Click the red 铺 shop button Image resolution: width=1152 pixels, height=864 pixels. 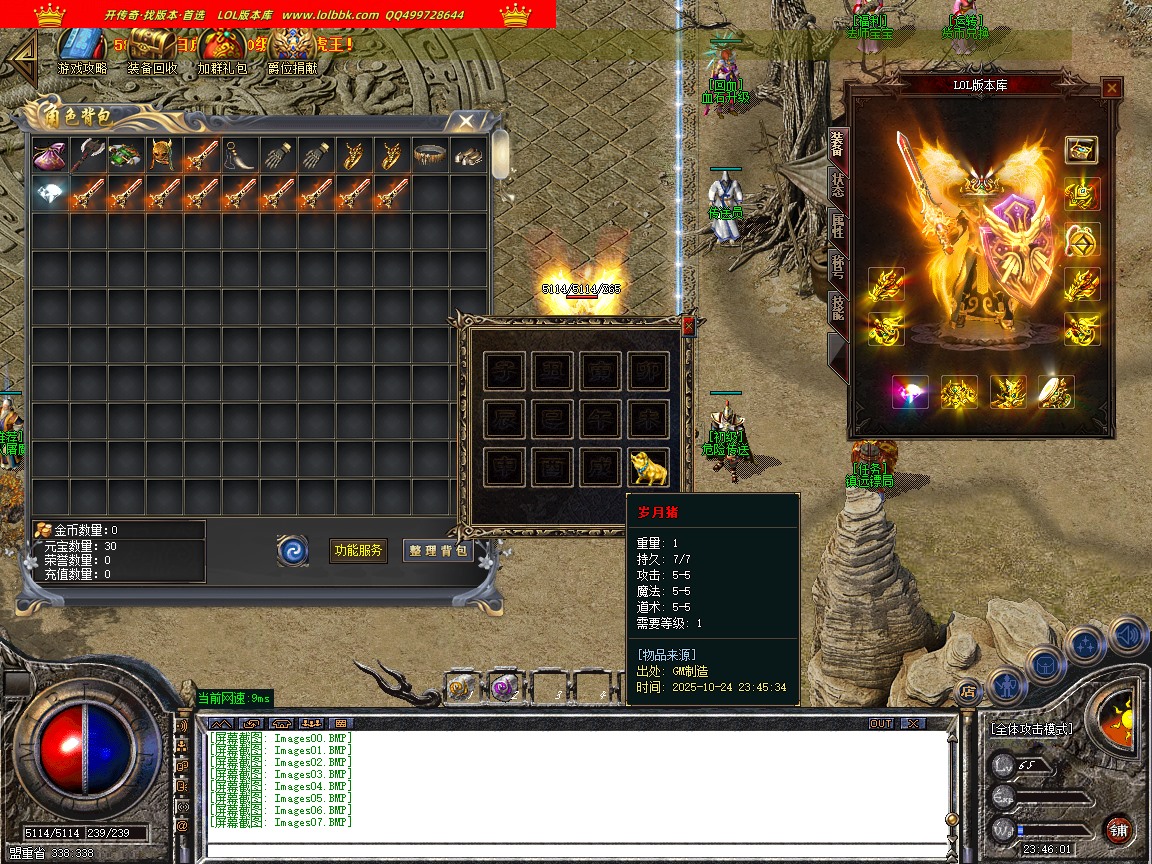click(x=1119, y=829)
